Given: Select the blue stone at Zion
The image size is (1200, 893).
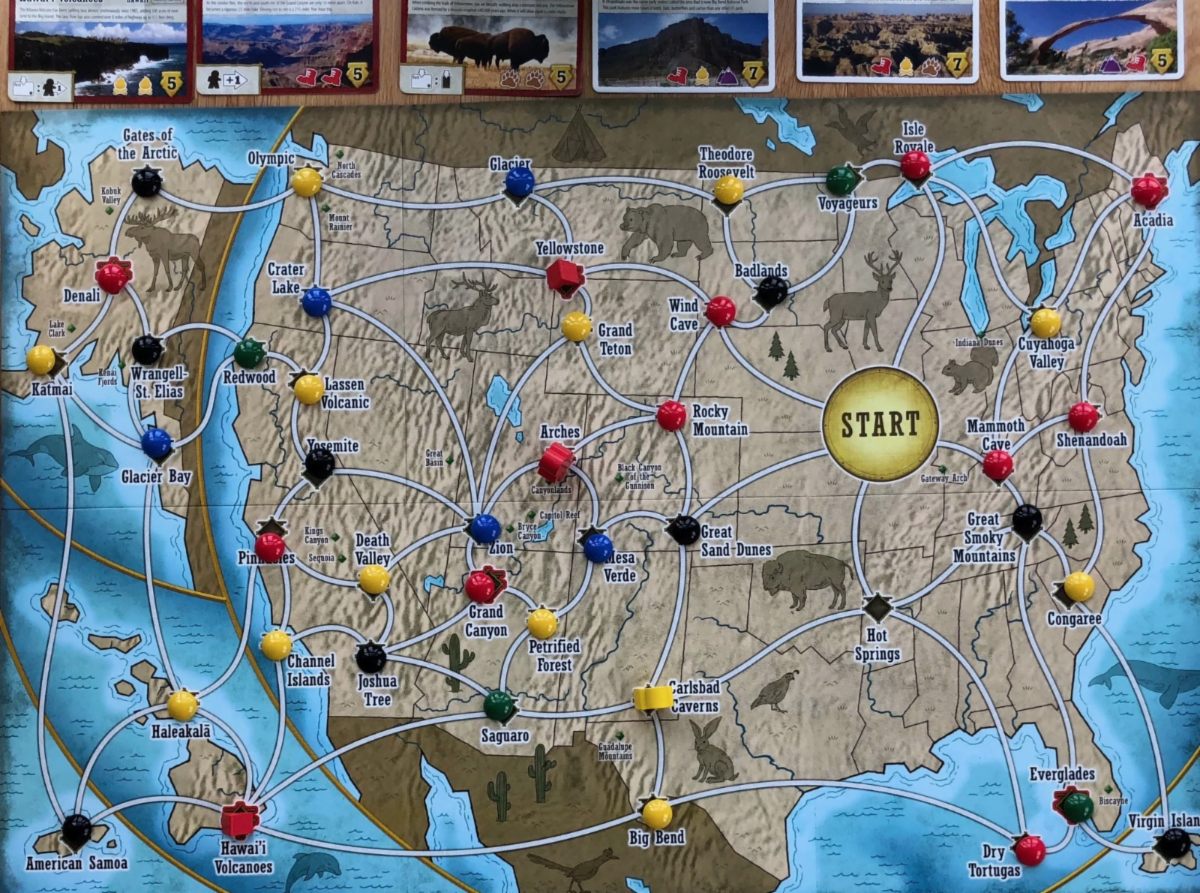Looking at the screenshot, I should pos(485,528).
